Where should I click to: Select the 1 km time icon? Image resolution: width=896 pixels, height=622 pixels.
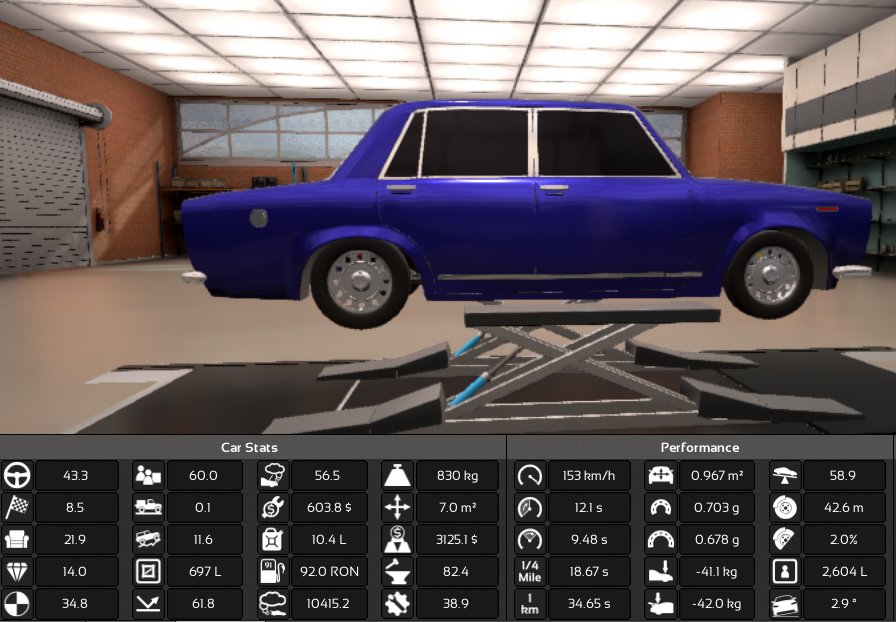pos(529,604)
